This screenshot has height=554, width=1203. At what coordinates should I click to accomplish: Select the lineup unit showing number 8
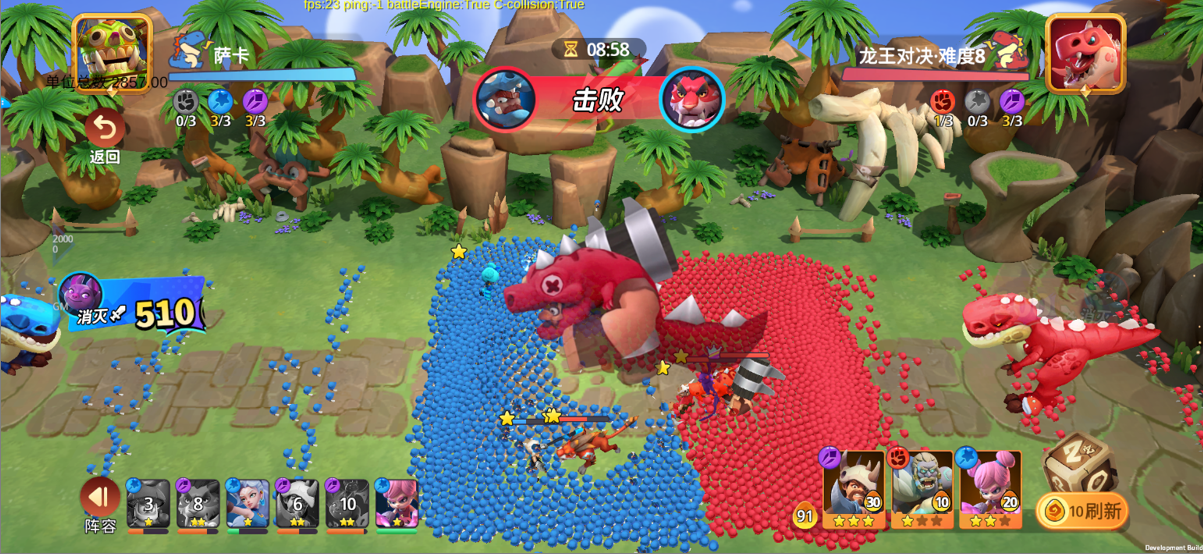198,504
